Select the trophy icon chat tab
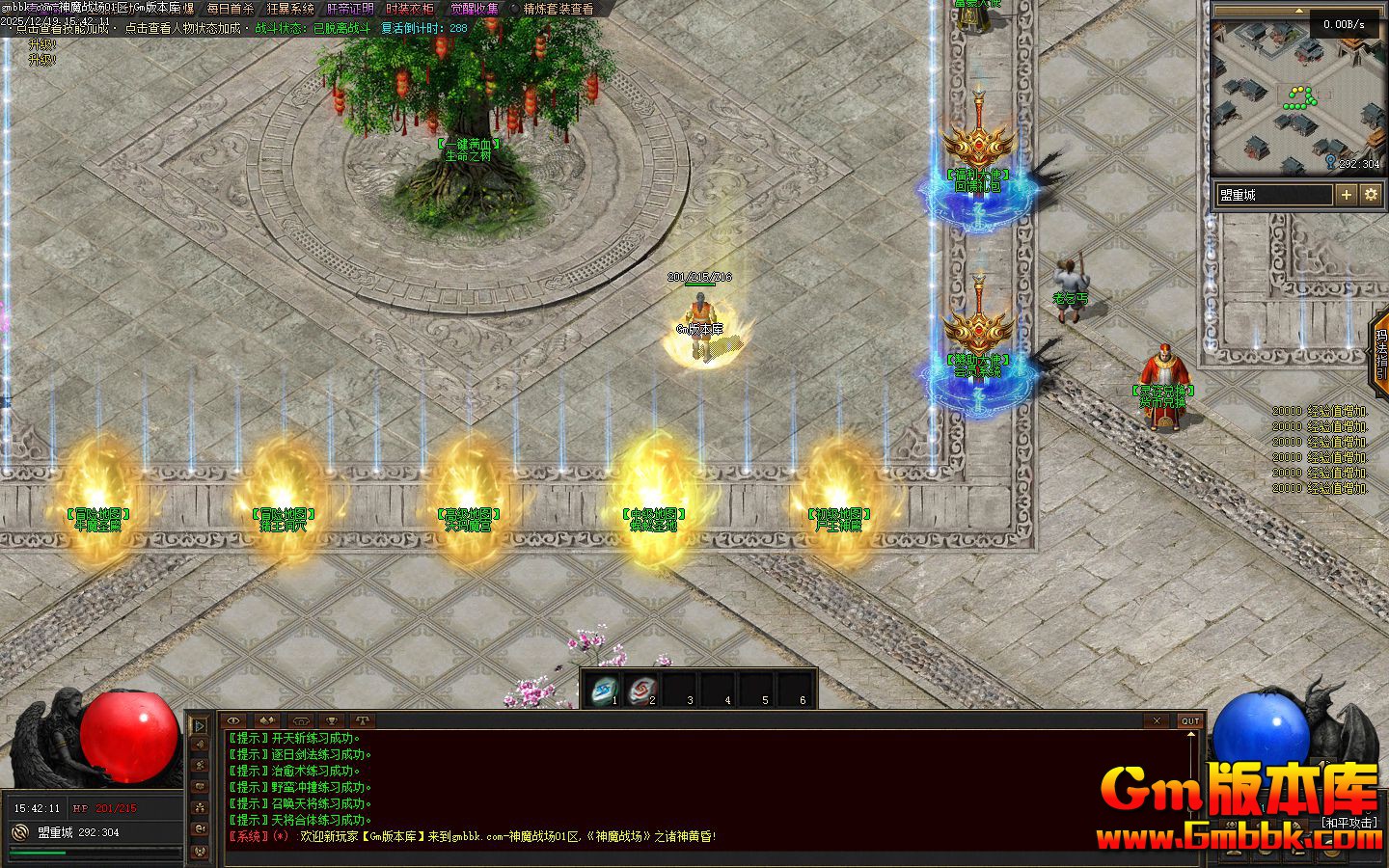This screenshot has height=868, width=1389. [x=331, y=720]
